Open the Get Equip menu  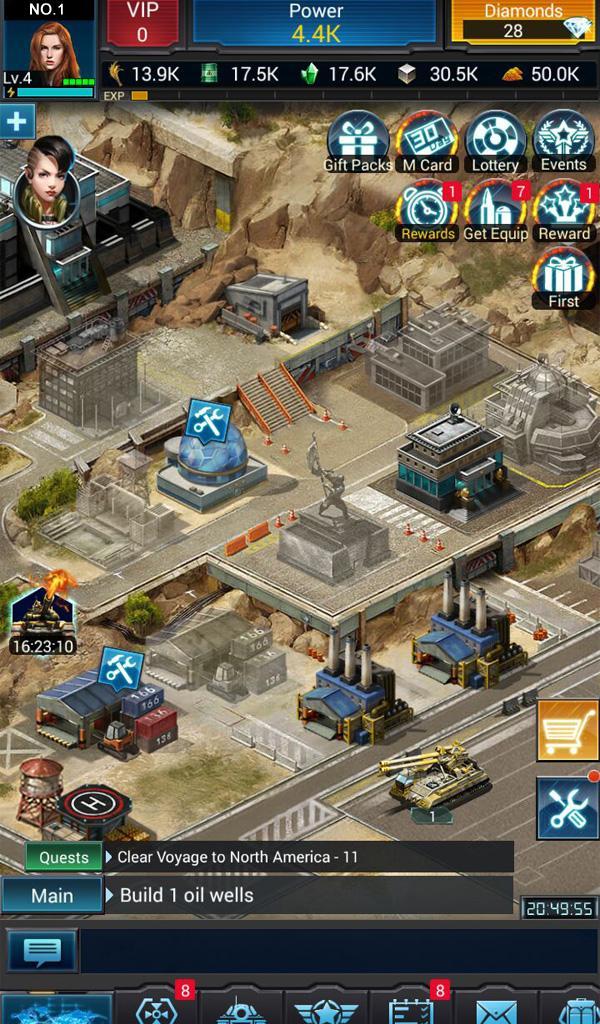click(495, 210)
